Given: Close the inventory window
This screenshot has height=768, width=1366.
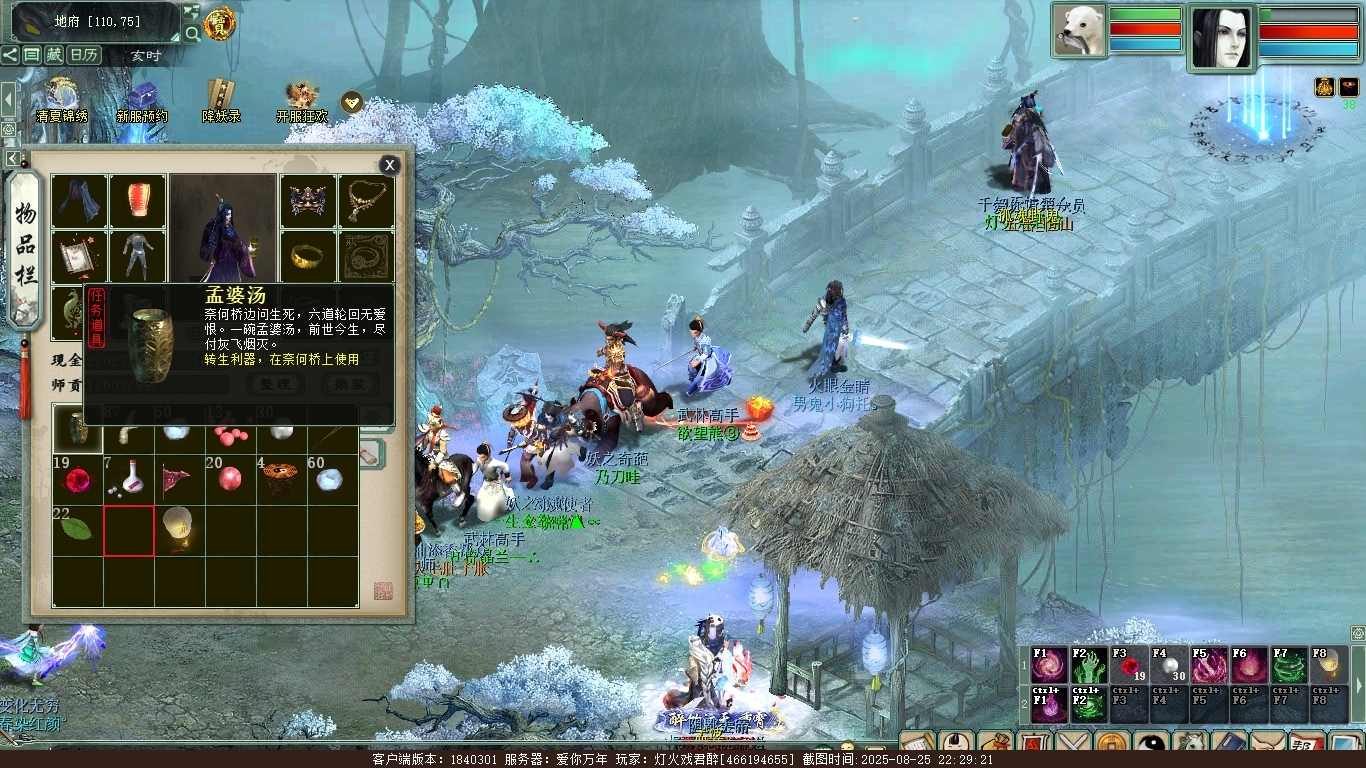Looking at the screenshot, I should point(390,165).
